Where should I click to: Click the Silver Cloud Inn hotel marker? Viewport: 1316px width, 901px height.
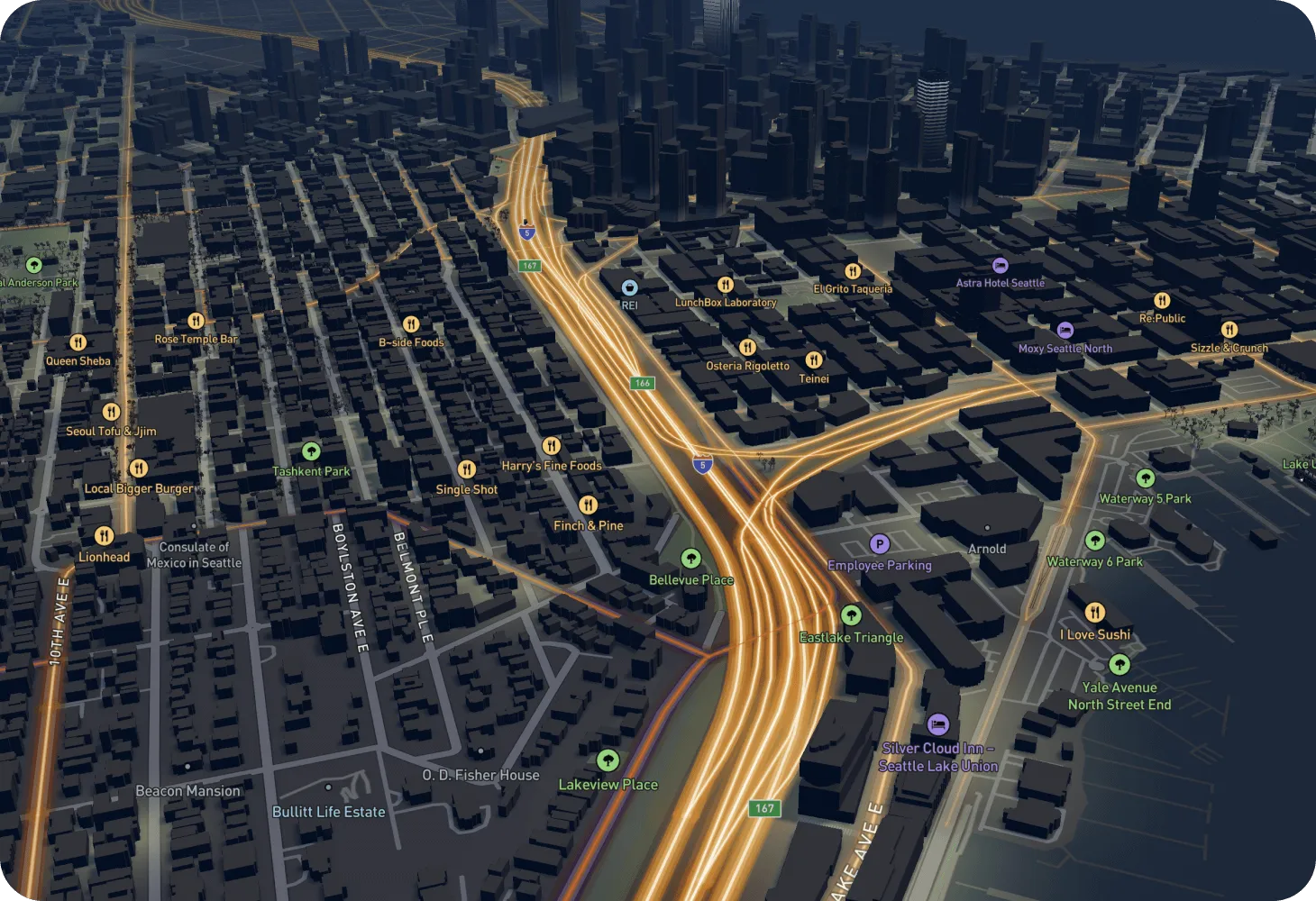(x=937, y=725)
